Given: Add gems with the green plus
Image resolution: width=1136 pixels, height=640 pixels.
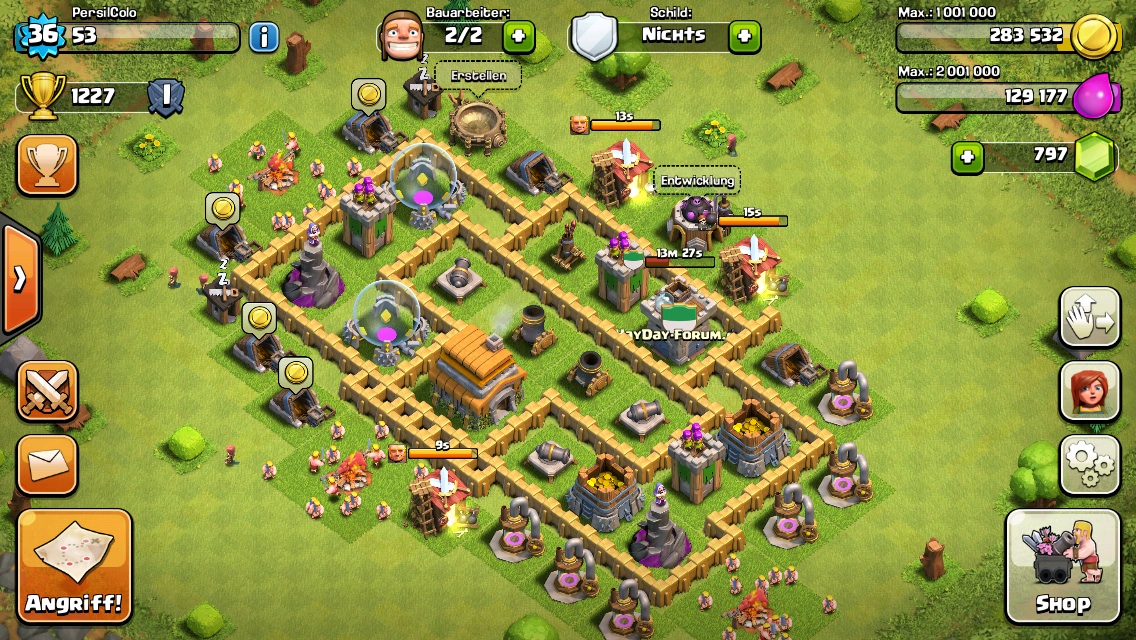Looking at the screenshot, I should point(967,157).
